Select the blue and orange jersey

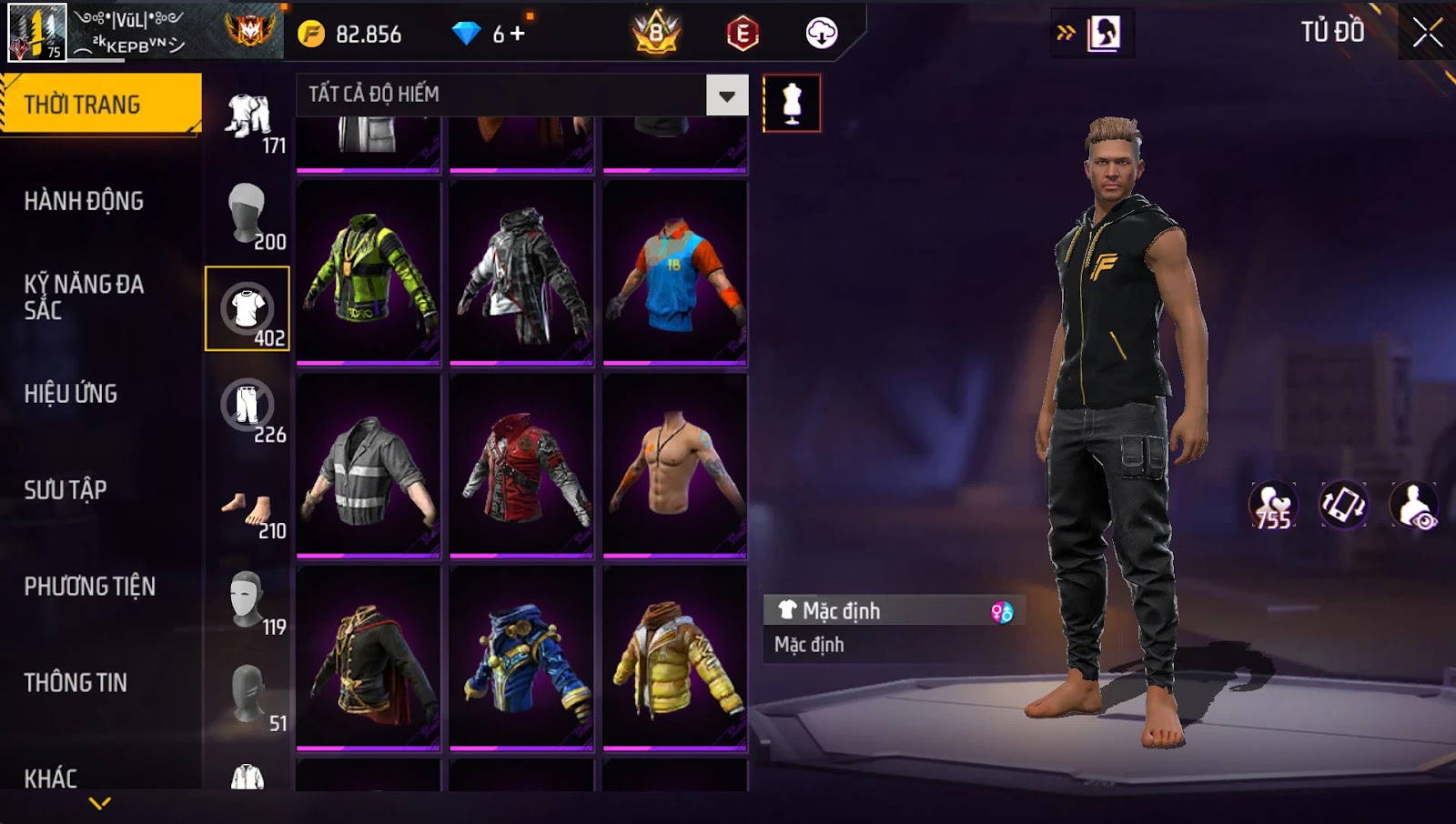pos(675,273)
